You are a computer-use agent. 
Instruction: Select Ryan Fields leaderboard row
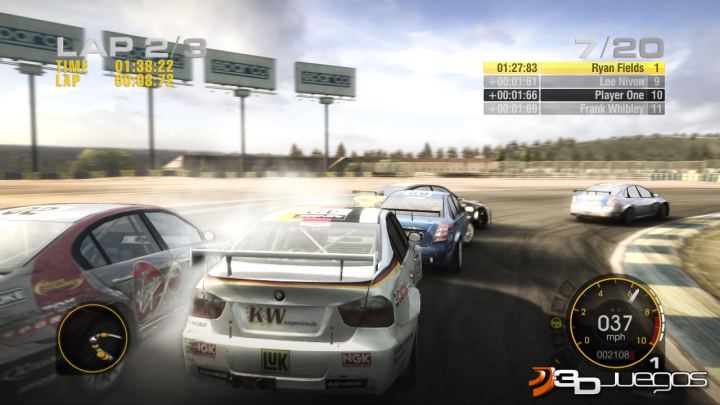click(573, 68)
